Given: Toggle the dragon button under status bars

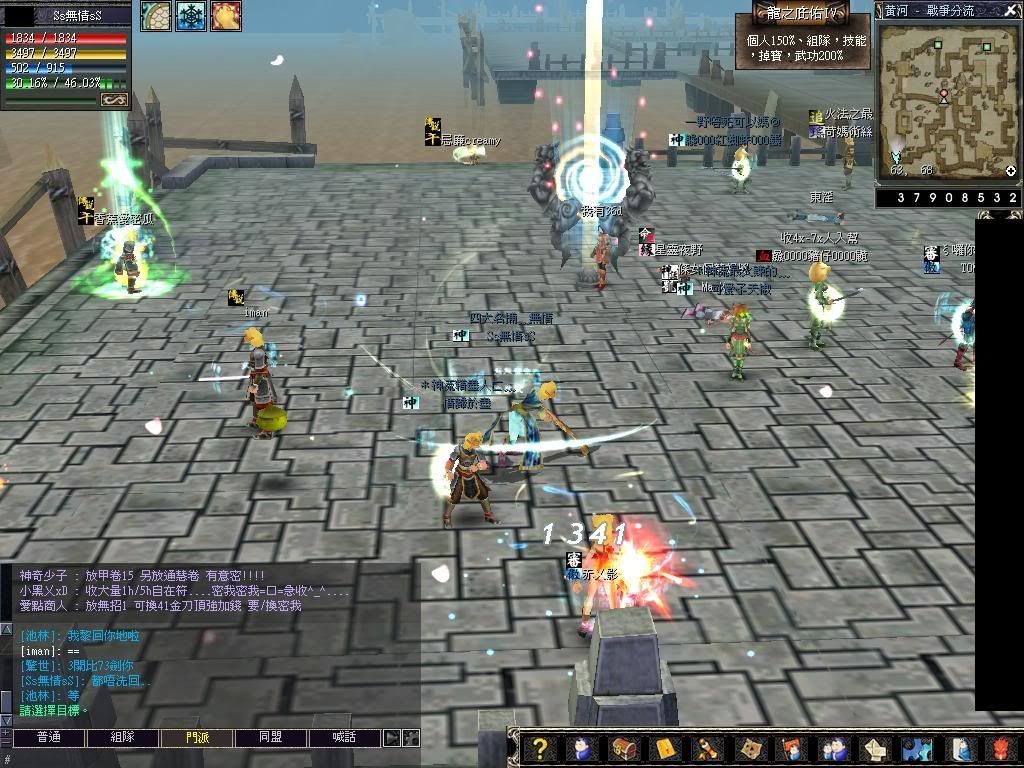Looking at the screenshot, I should point(113,99).
